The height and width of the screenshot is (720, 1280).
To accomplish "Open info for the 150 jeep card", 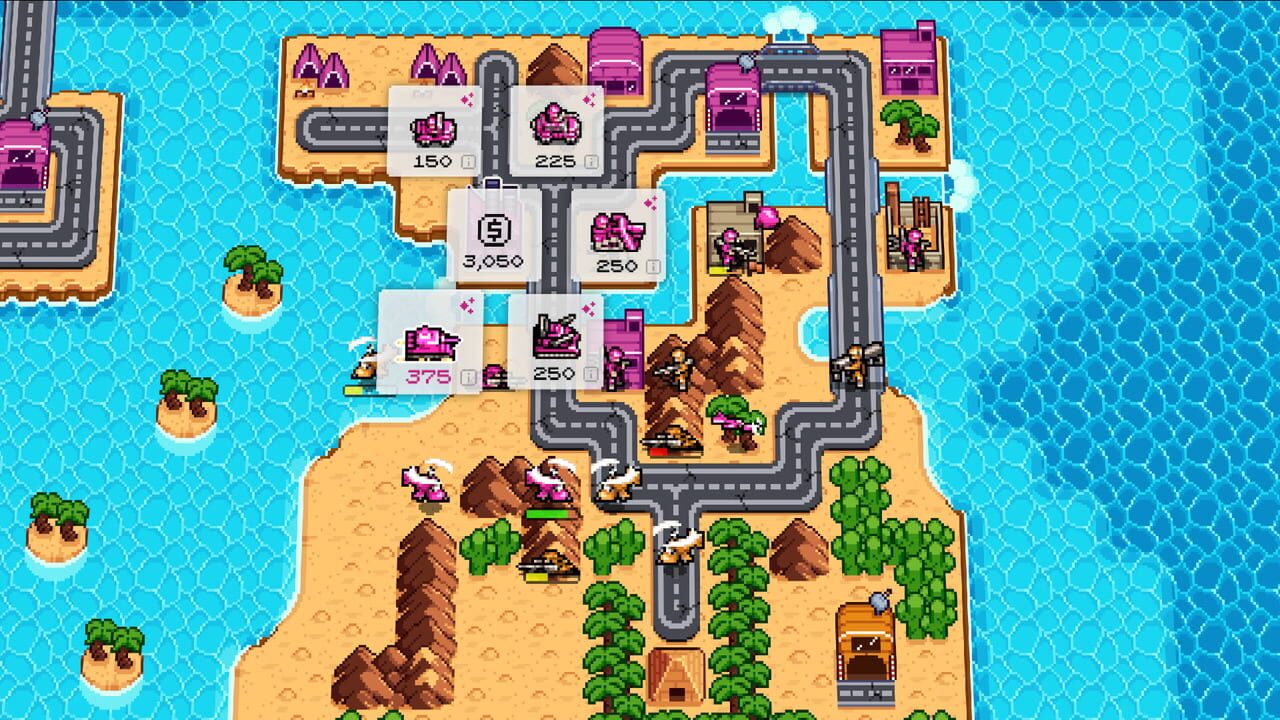I will coord(467,161).
